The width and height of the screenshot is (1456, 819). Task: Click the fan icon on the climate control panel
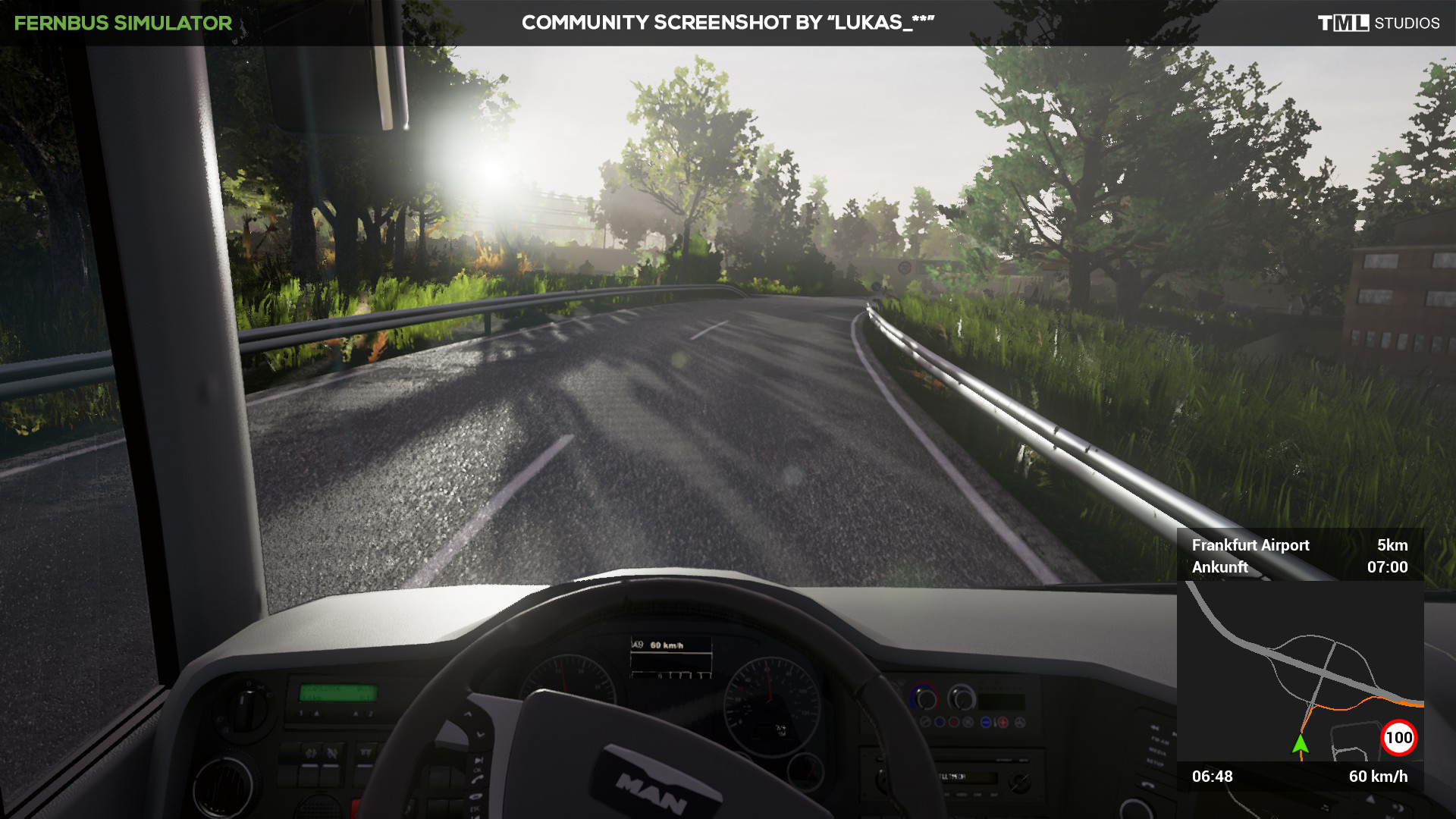1020,722
